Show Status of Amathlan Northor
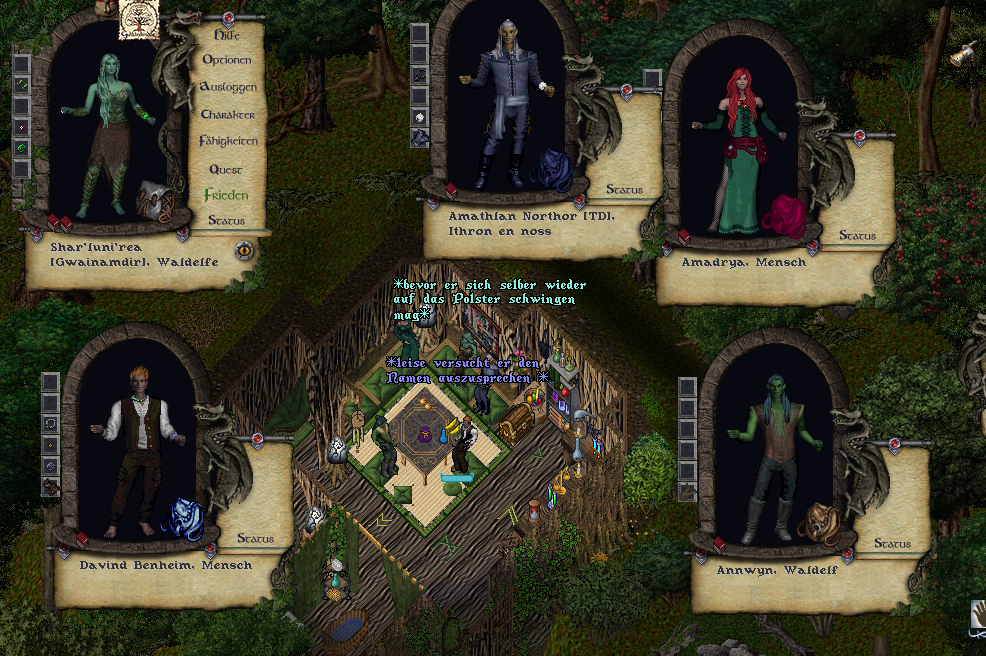 (625, 189)
